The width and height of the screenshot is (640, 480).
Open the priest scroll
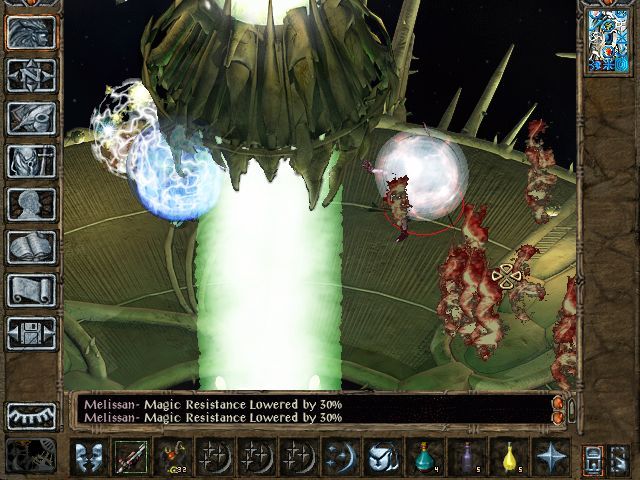tap(31, 290)
